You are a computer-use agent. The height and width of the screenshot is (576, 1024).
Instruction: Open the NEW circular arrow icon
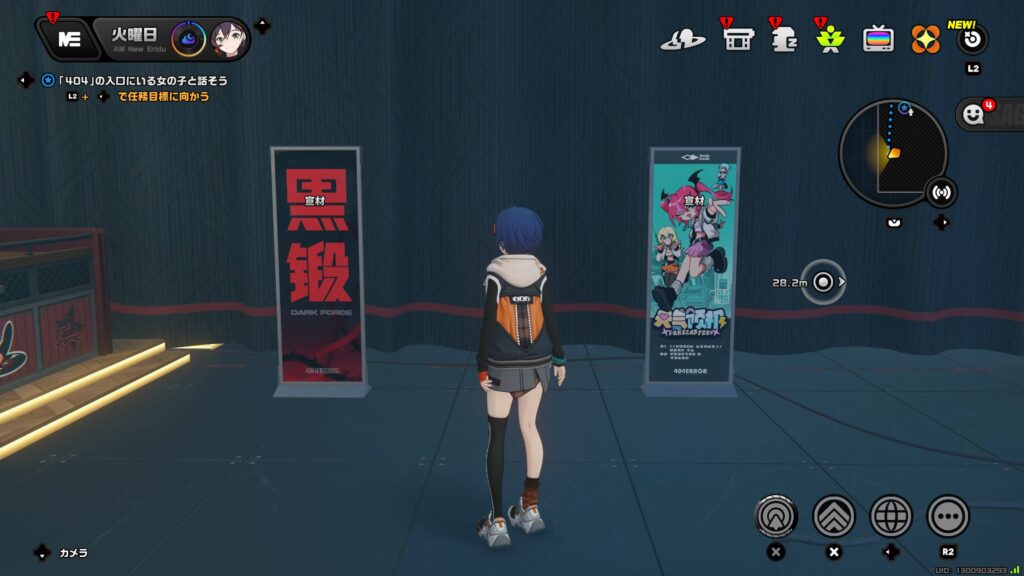[x=972, y=39]
